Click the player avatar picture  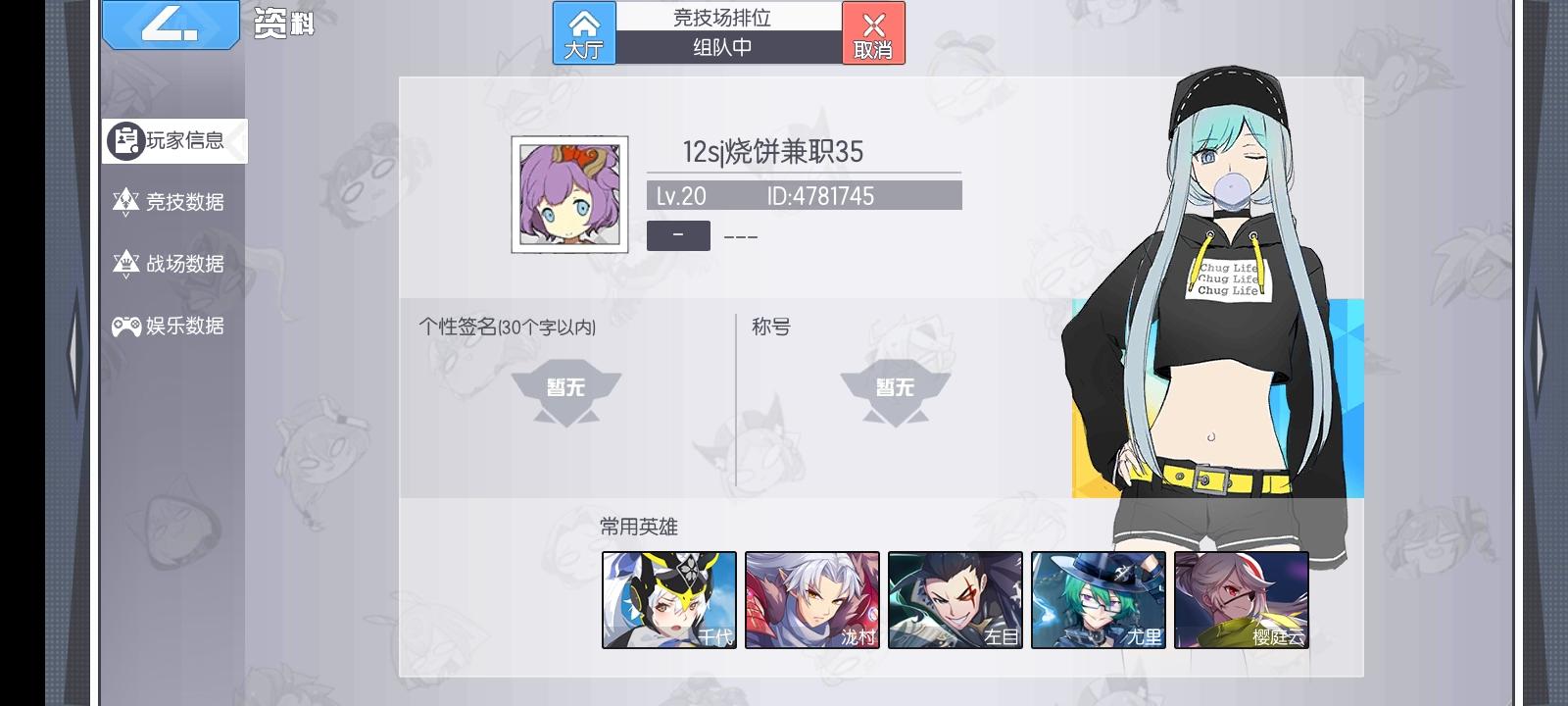[x=568, y=193]
